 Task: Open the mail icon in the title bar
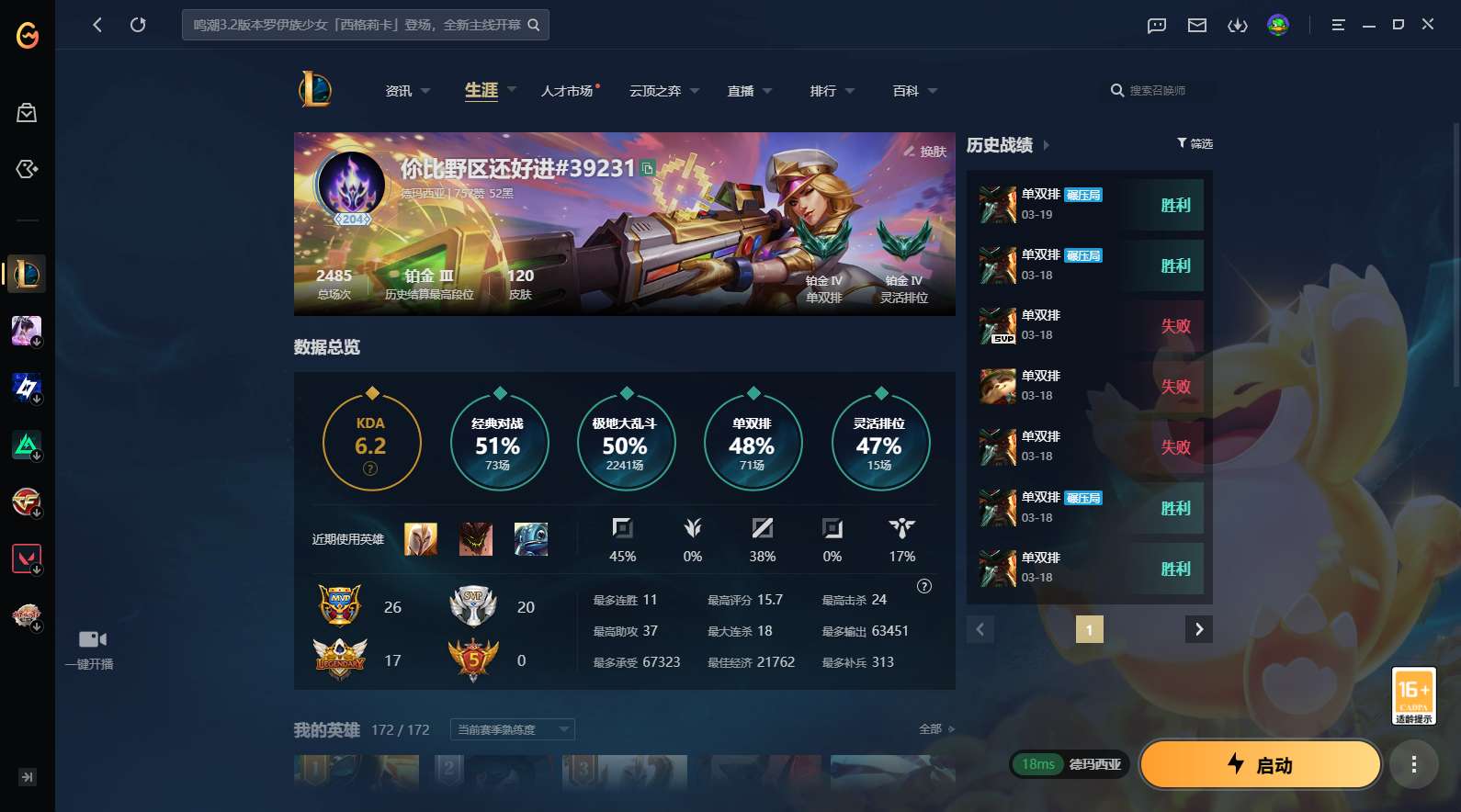click(x=1195, y=25)
